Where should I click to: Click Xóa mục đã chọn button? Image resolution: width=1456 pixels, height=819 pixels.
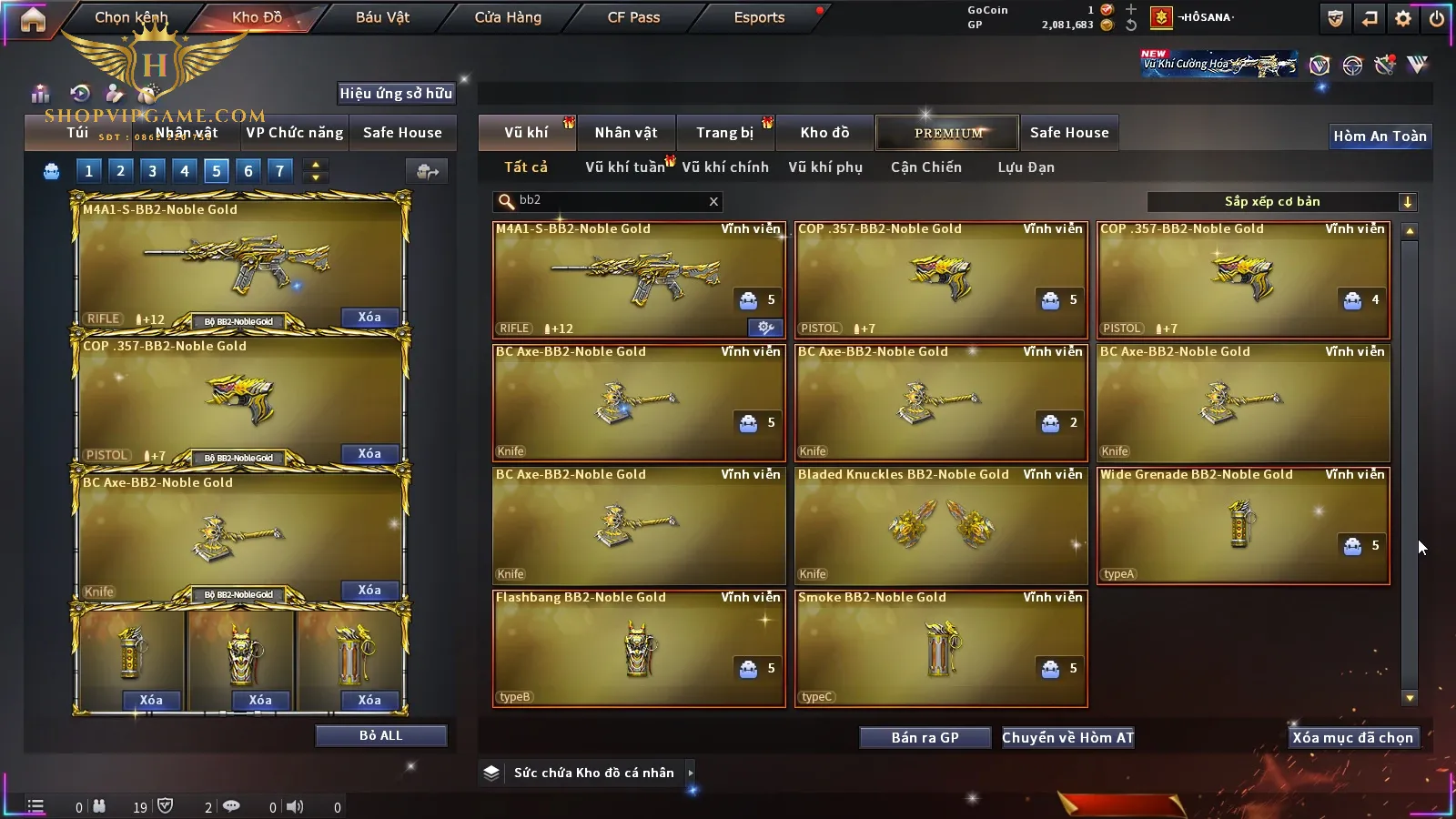click(1352, 738)
